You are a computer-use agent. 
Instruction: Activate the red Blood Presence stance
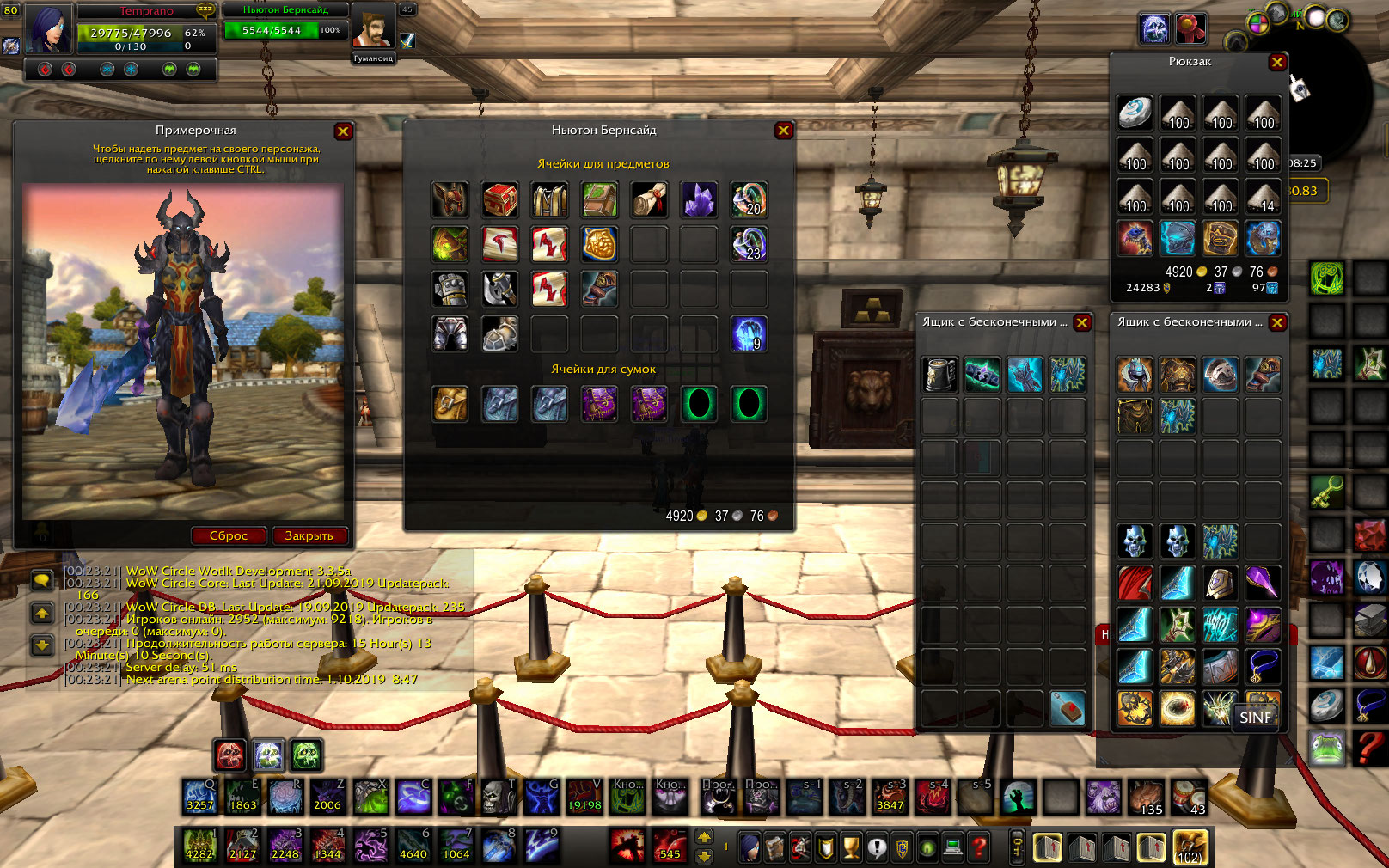click(230, 755)
